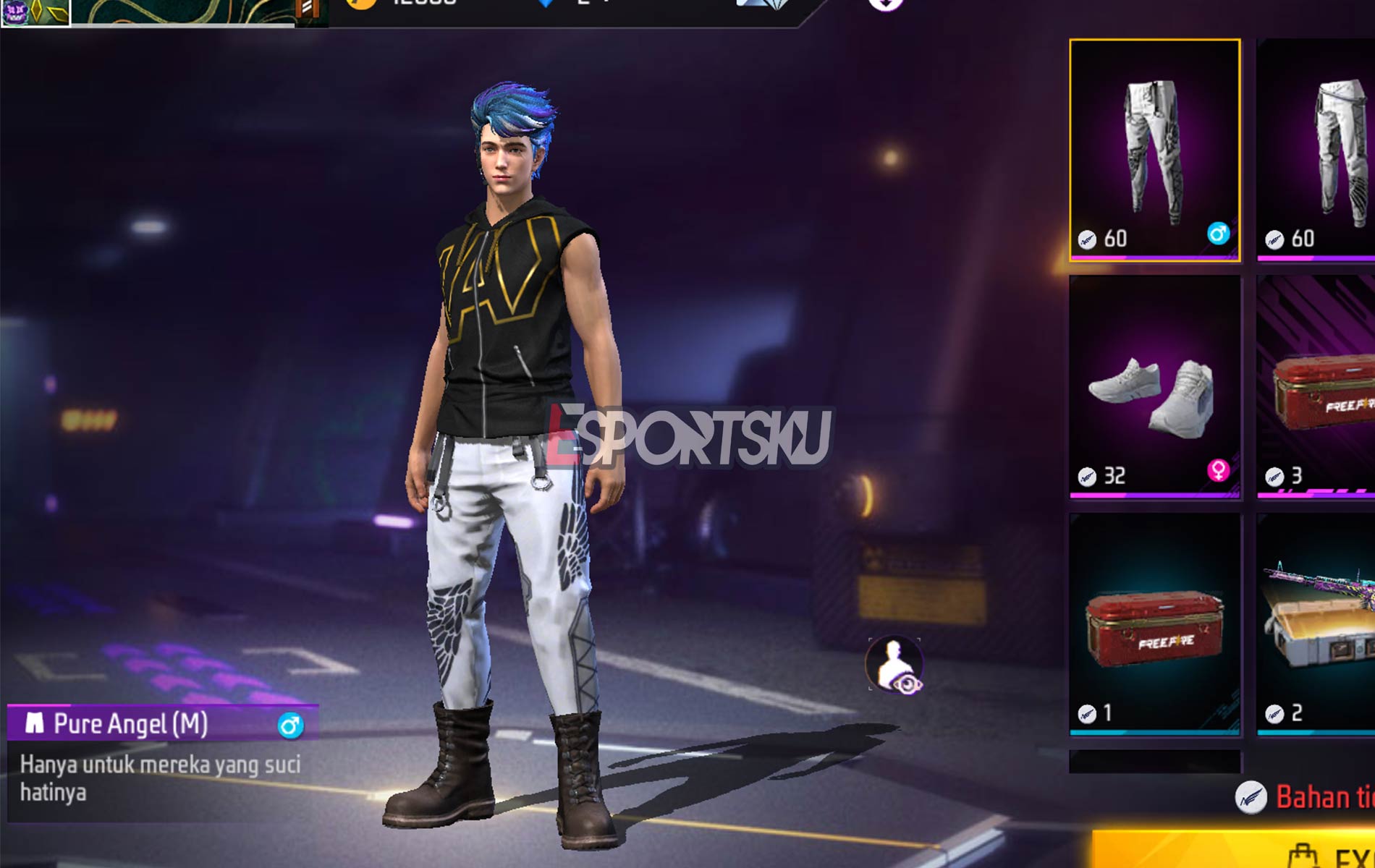Click the rank badge icon in the top bar
Image resolution: width=1375 pixels, height=868 pixels.
[310, 9]
